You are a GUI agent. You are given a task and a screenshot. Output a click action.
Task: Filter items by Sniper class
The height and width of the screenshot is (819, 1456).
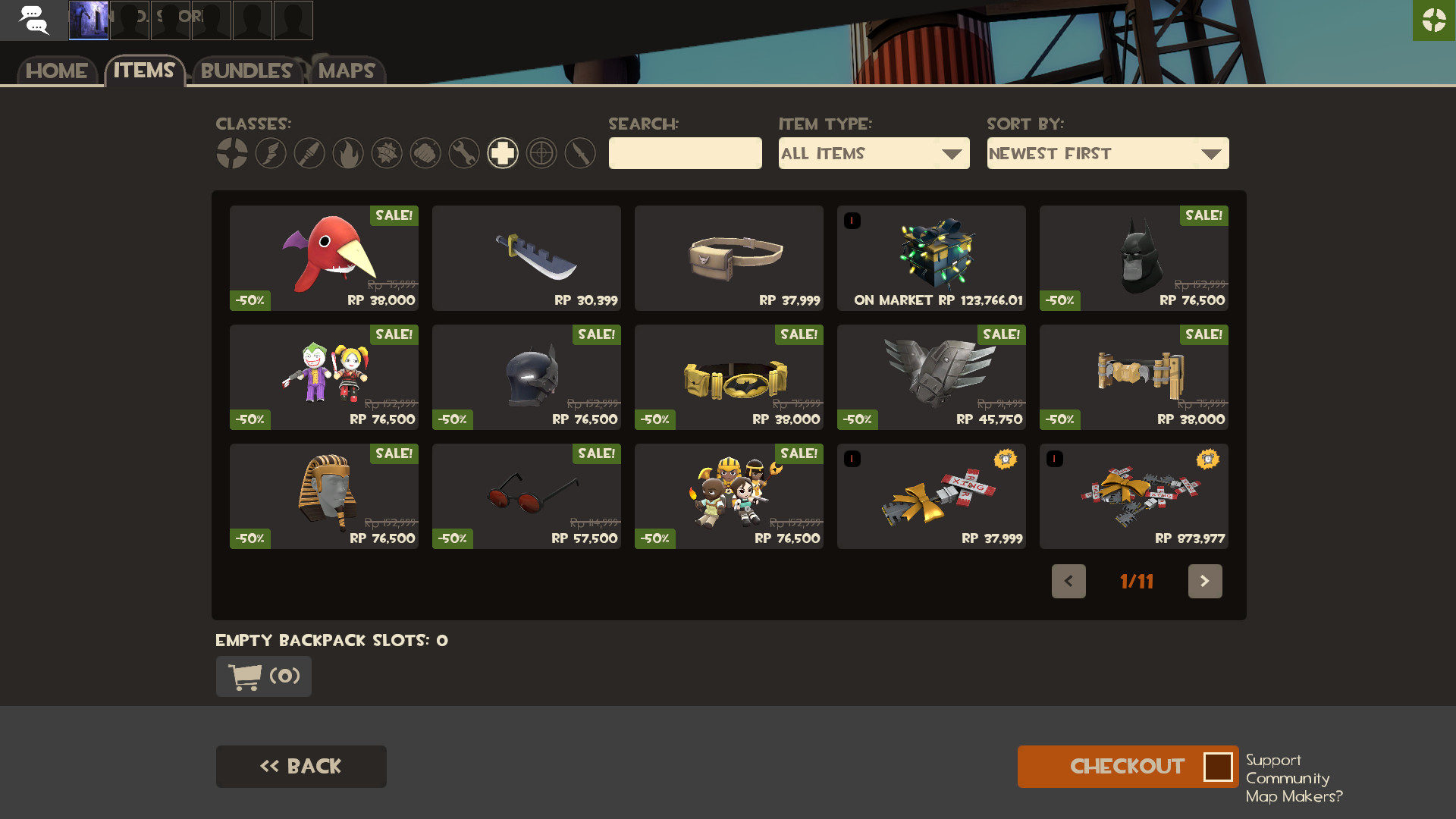pos(541,152)
